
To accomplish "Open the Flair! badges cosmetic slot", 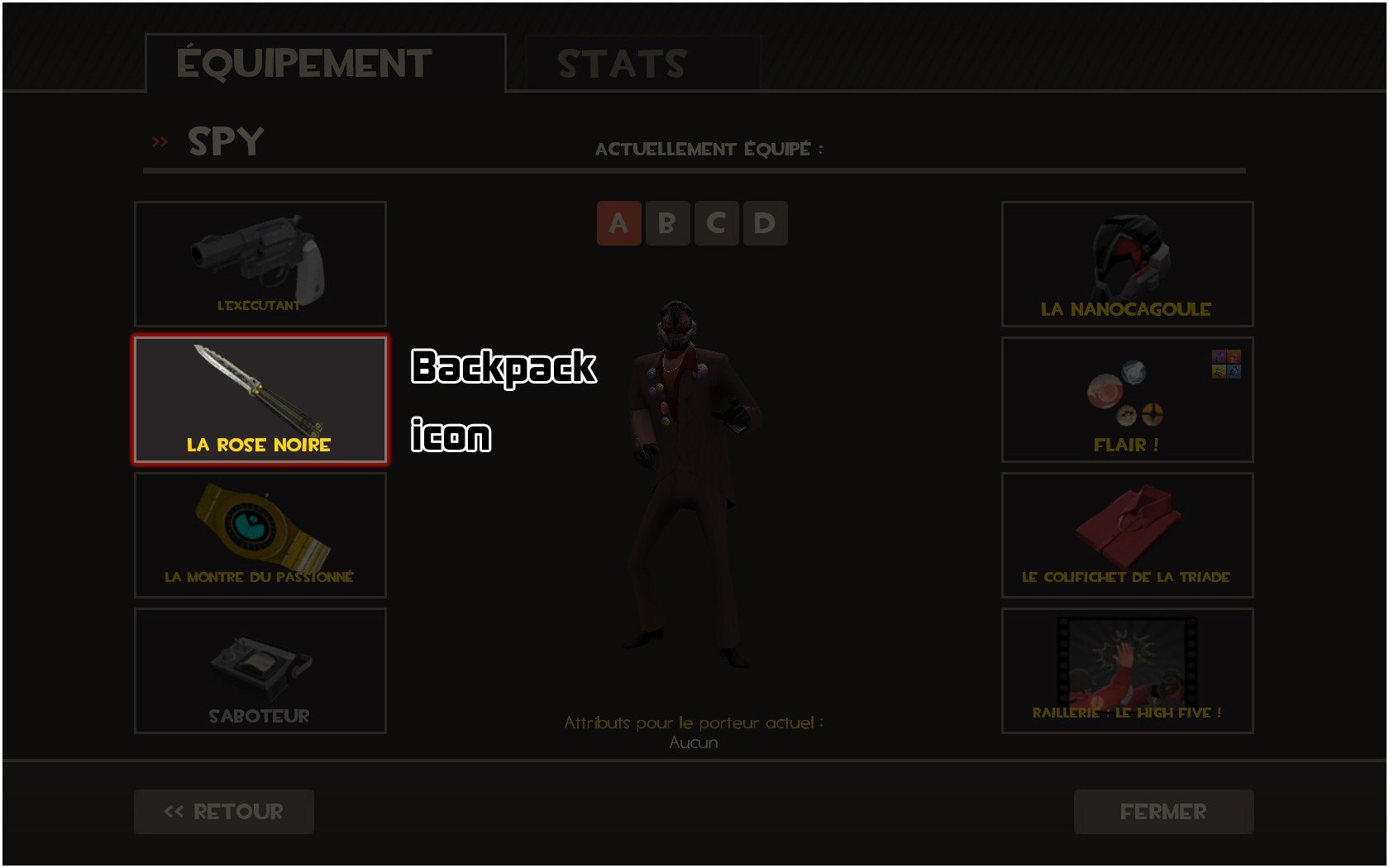I will click(x=1127, y=399).
